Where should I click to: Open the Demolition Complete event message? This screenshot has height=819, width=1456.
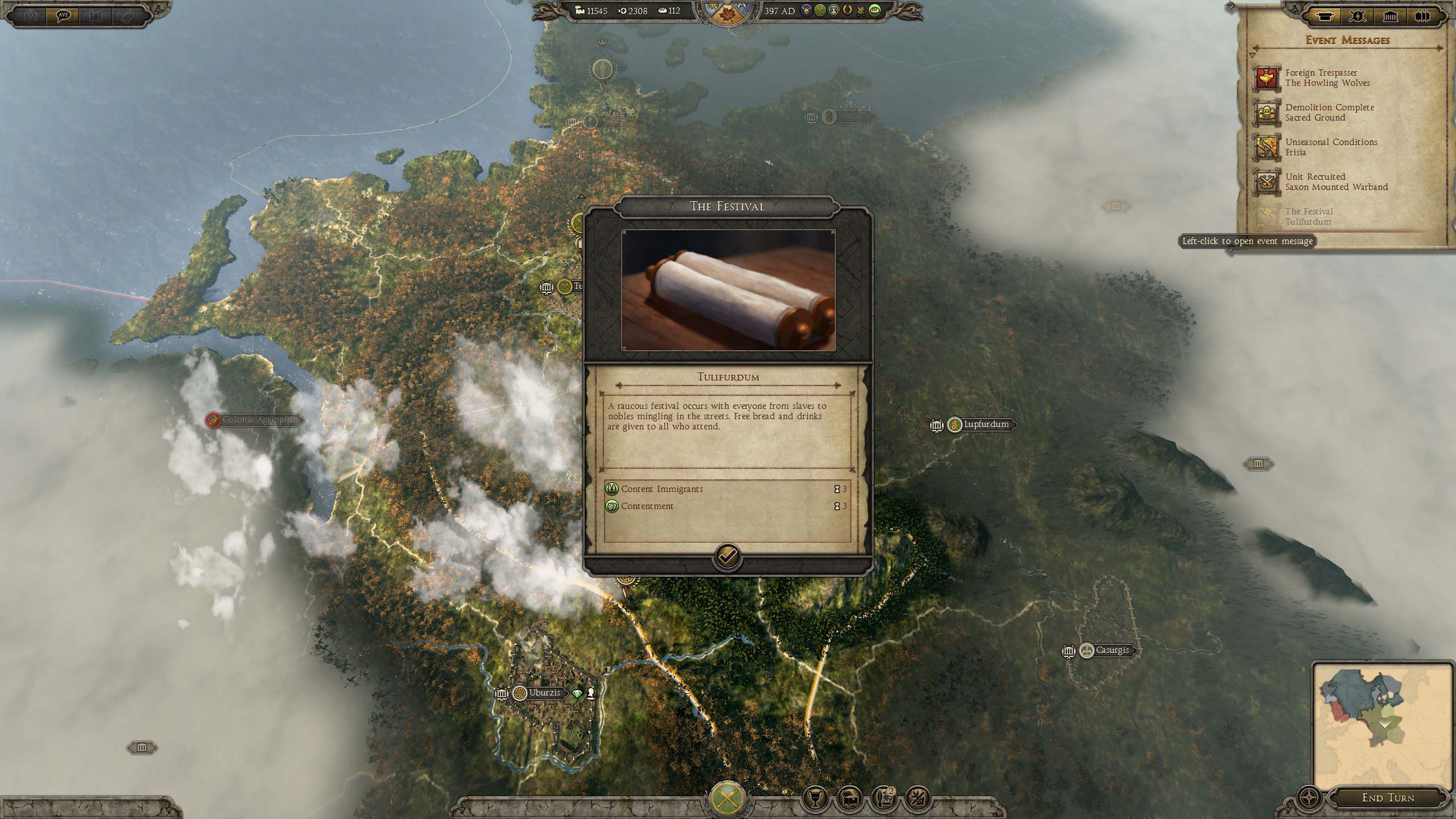pos(1329,113)
